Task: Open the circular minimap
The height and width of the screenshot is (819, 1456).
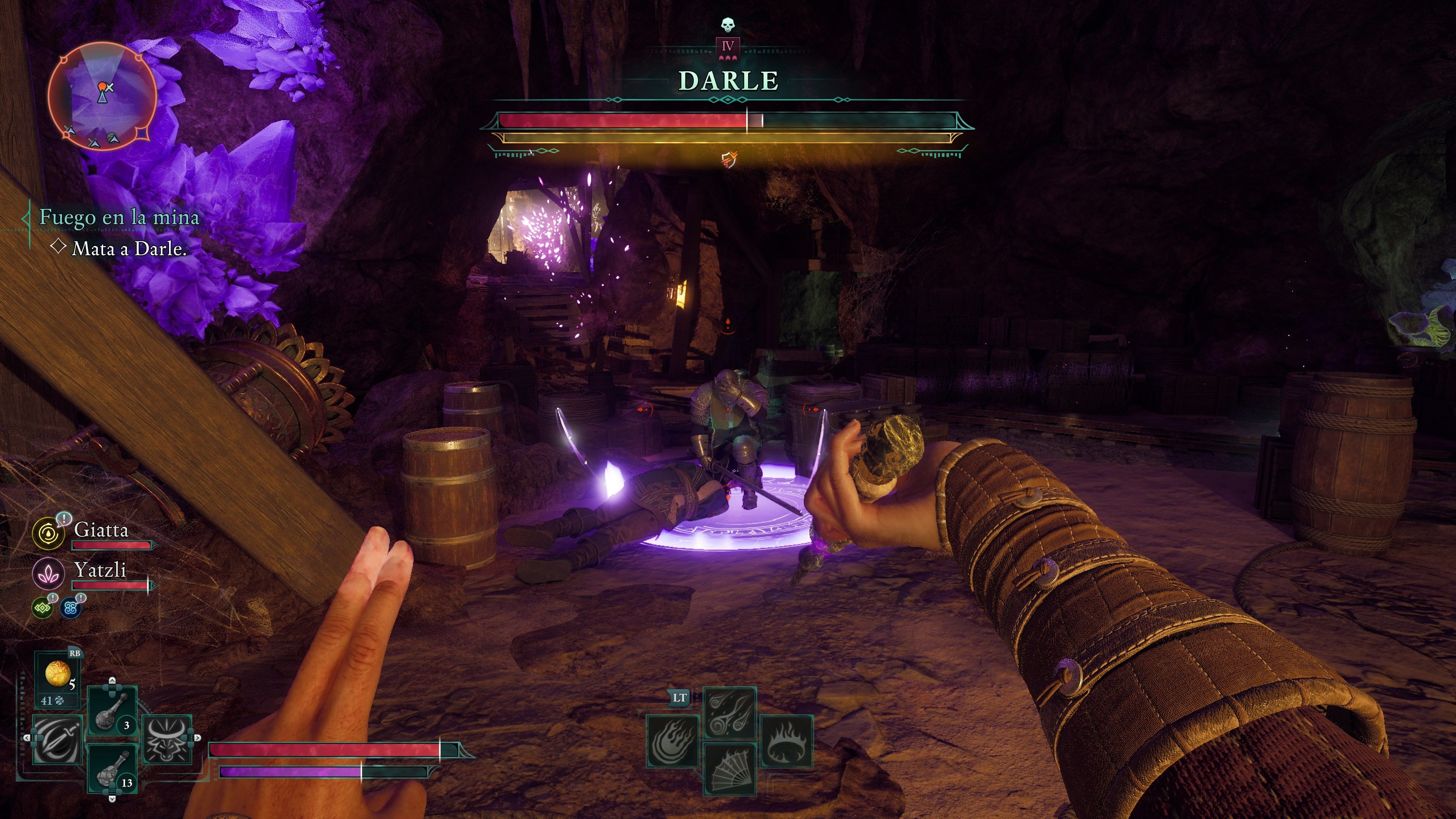Action: pos(102,96)
